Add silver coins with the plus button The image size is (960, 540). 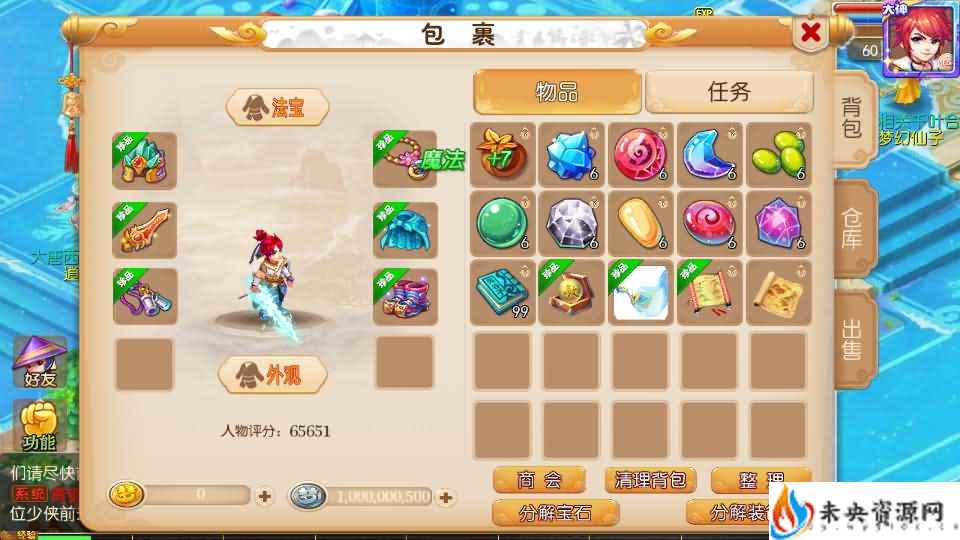tap(446, 496)
